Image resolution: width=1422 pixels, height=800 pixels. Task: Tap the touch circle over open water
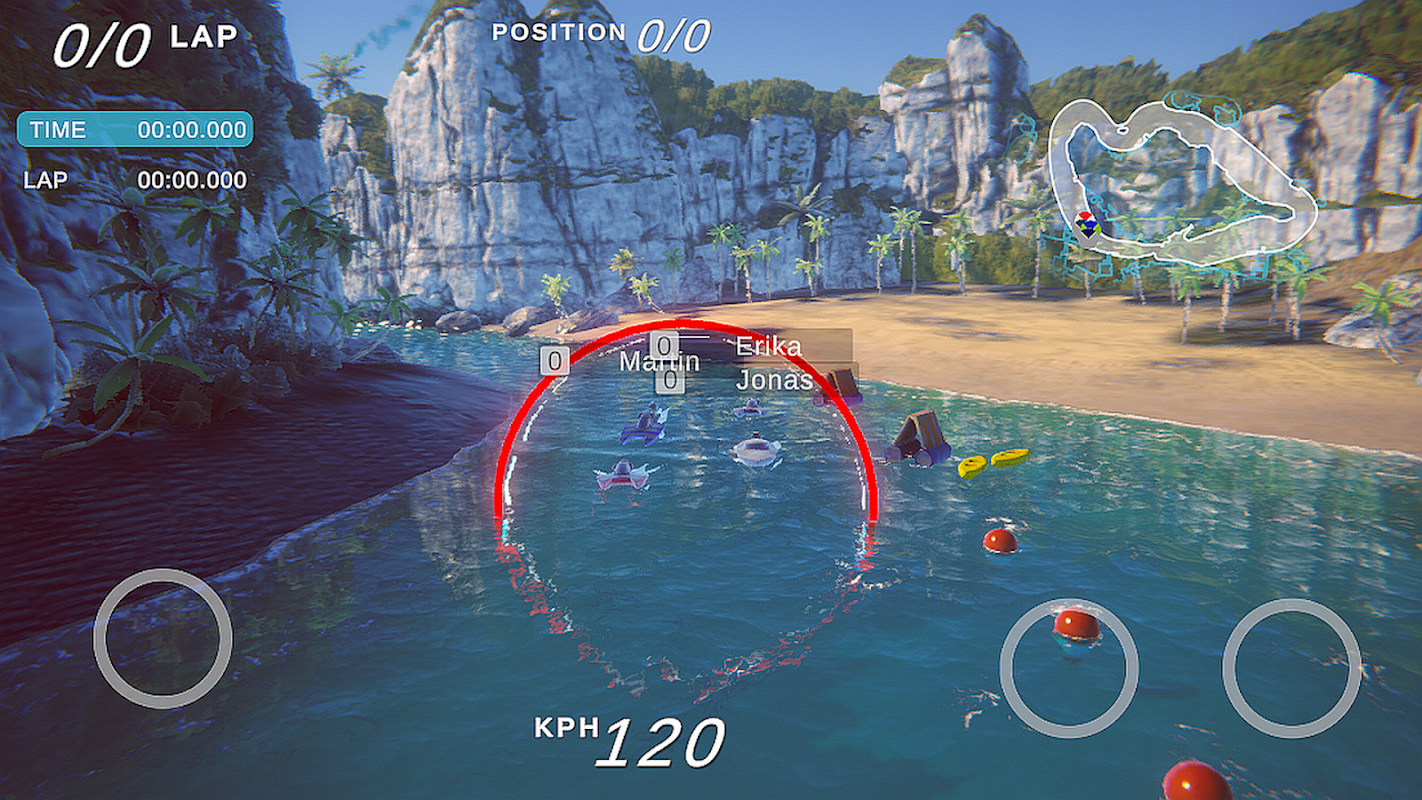(x=1291, y=668)
